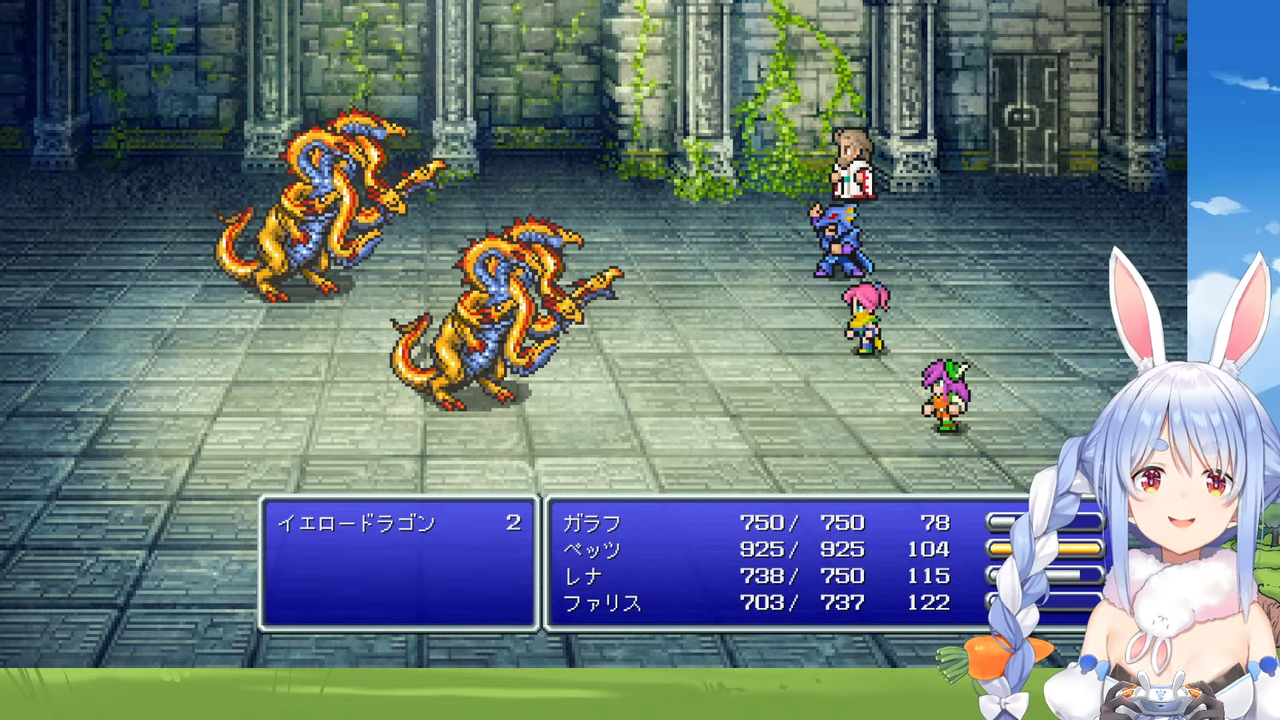This screenshot has height=720, width=1280.
Task: Expand the enemy list window
Action: pyautogui.click(x=398, y=560)
